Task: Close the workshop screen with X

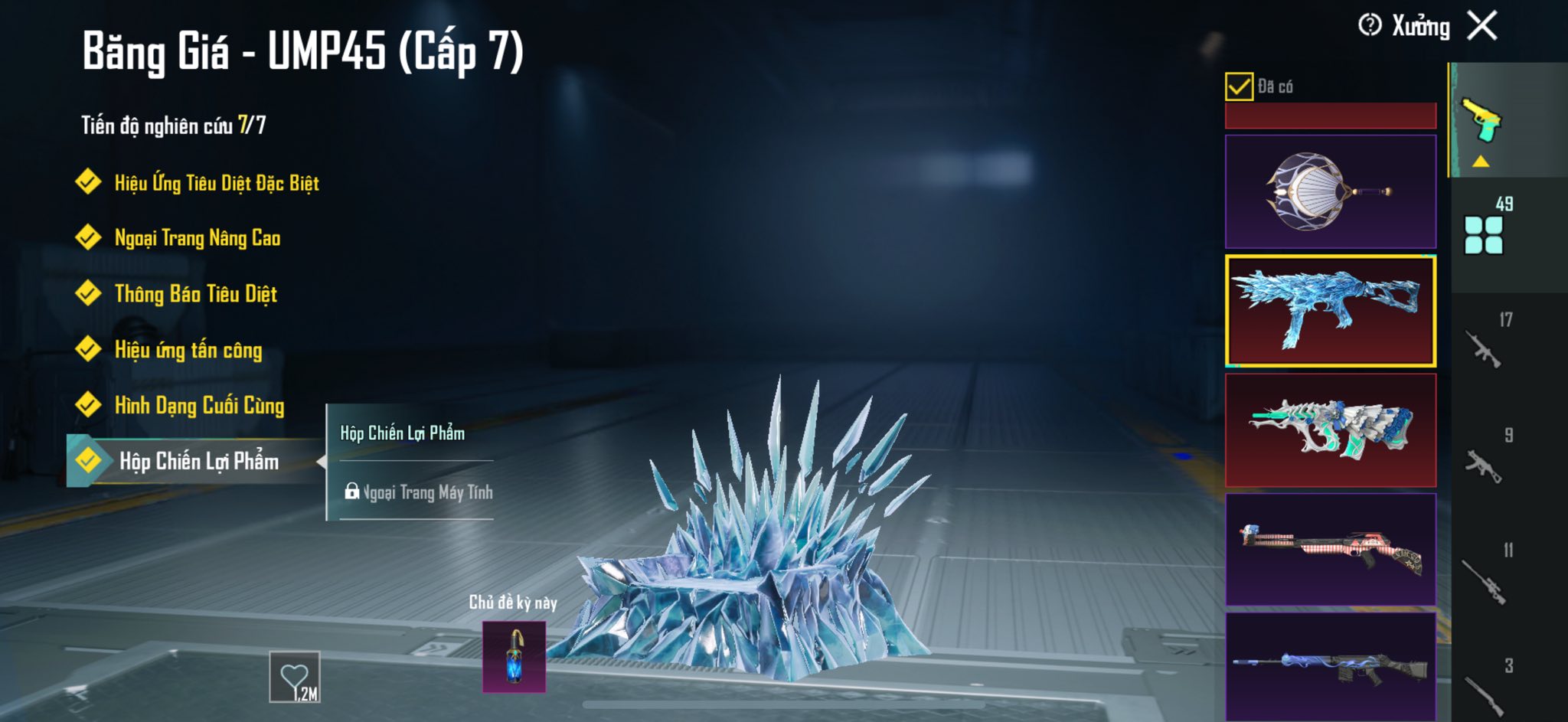Action: pos(1482,25)
